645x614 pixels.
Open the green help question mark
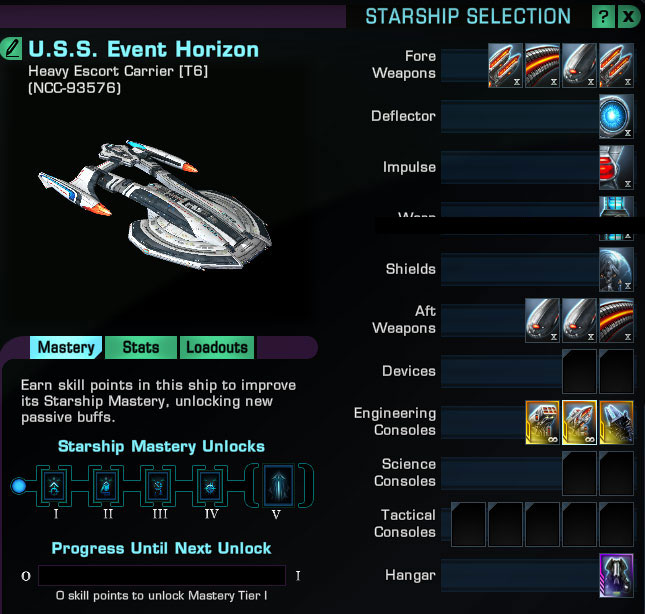[603, 17]
